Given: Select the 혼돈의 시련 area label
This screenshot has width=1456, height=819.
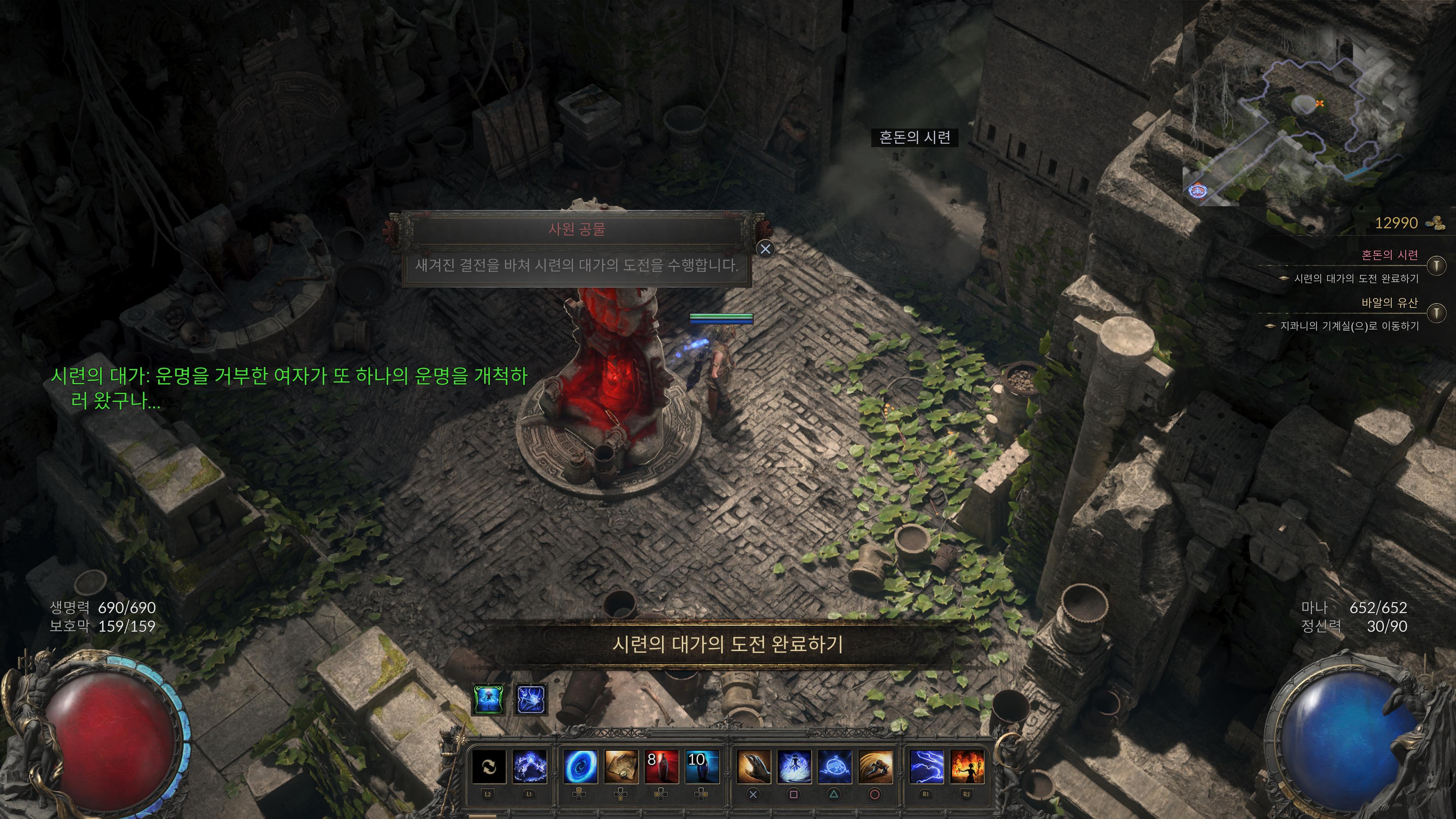Looking at the screenshot, I should coord(915,137).
